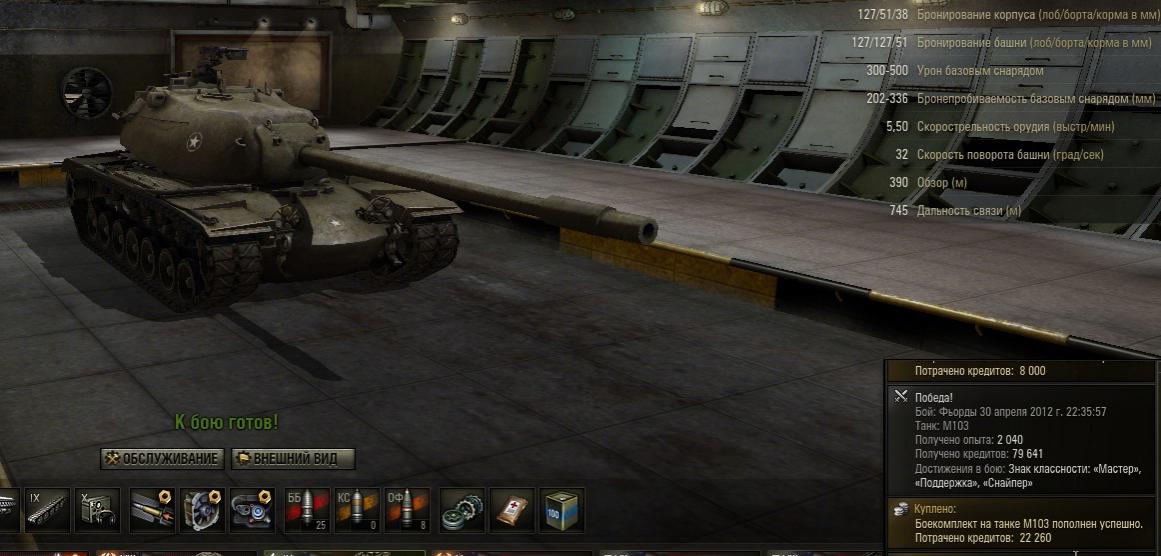1161x556 pixels.
Task: Click the repair kit consumable slot
Action: [x=463, y=510]
